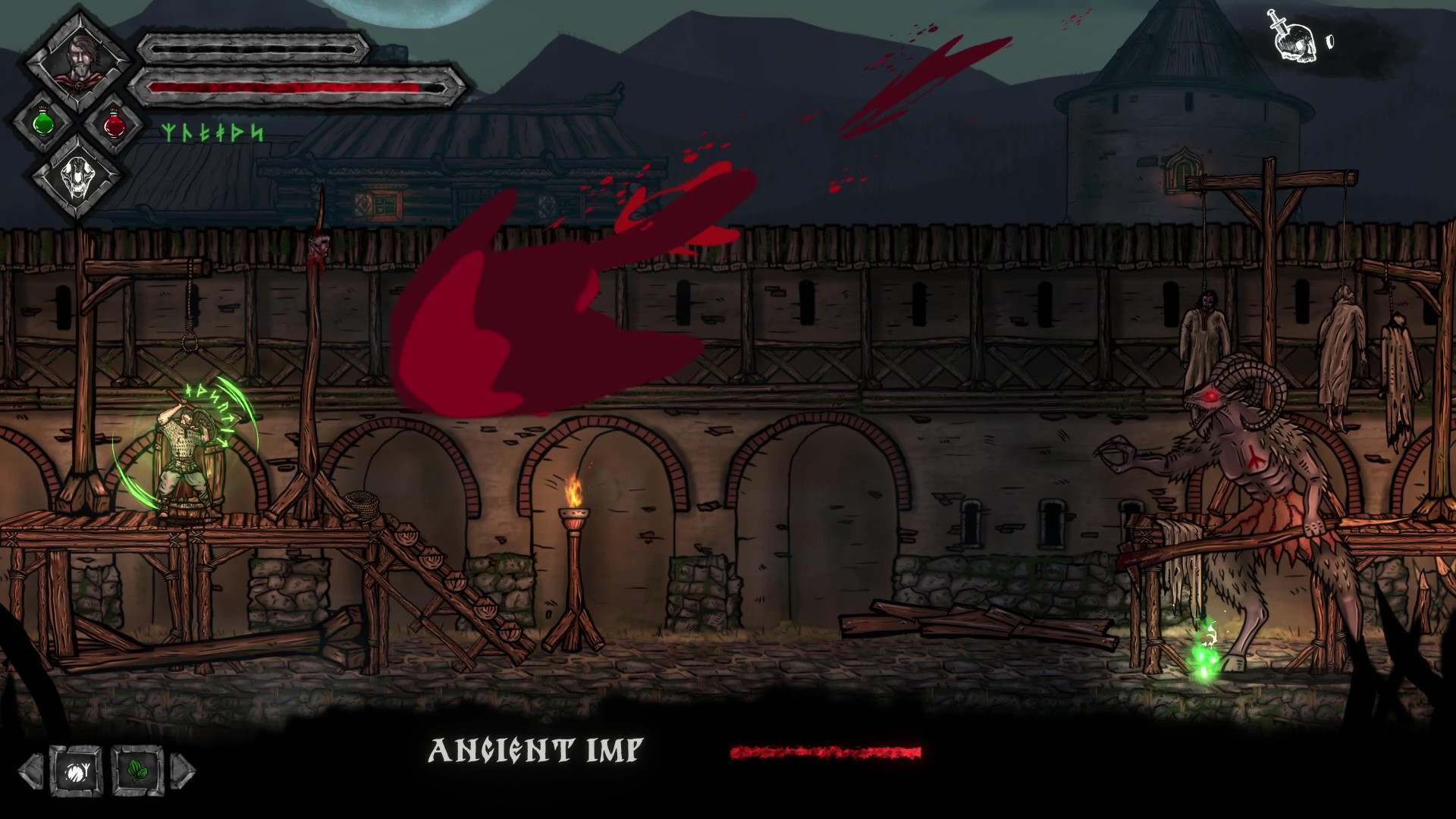Use the green potion flask

[x=43, y=121]
